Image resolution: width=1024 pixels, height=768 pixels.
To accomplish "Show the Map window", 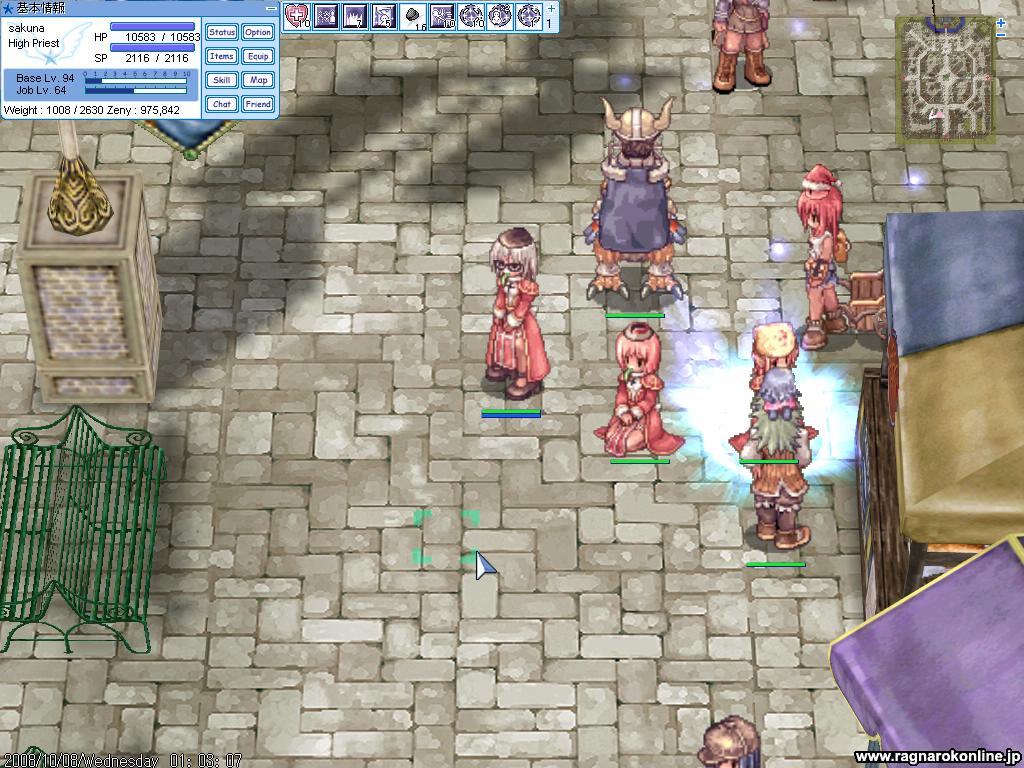I will coord(258,80).
